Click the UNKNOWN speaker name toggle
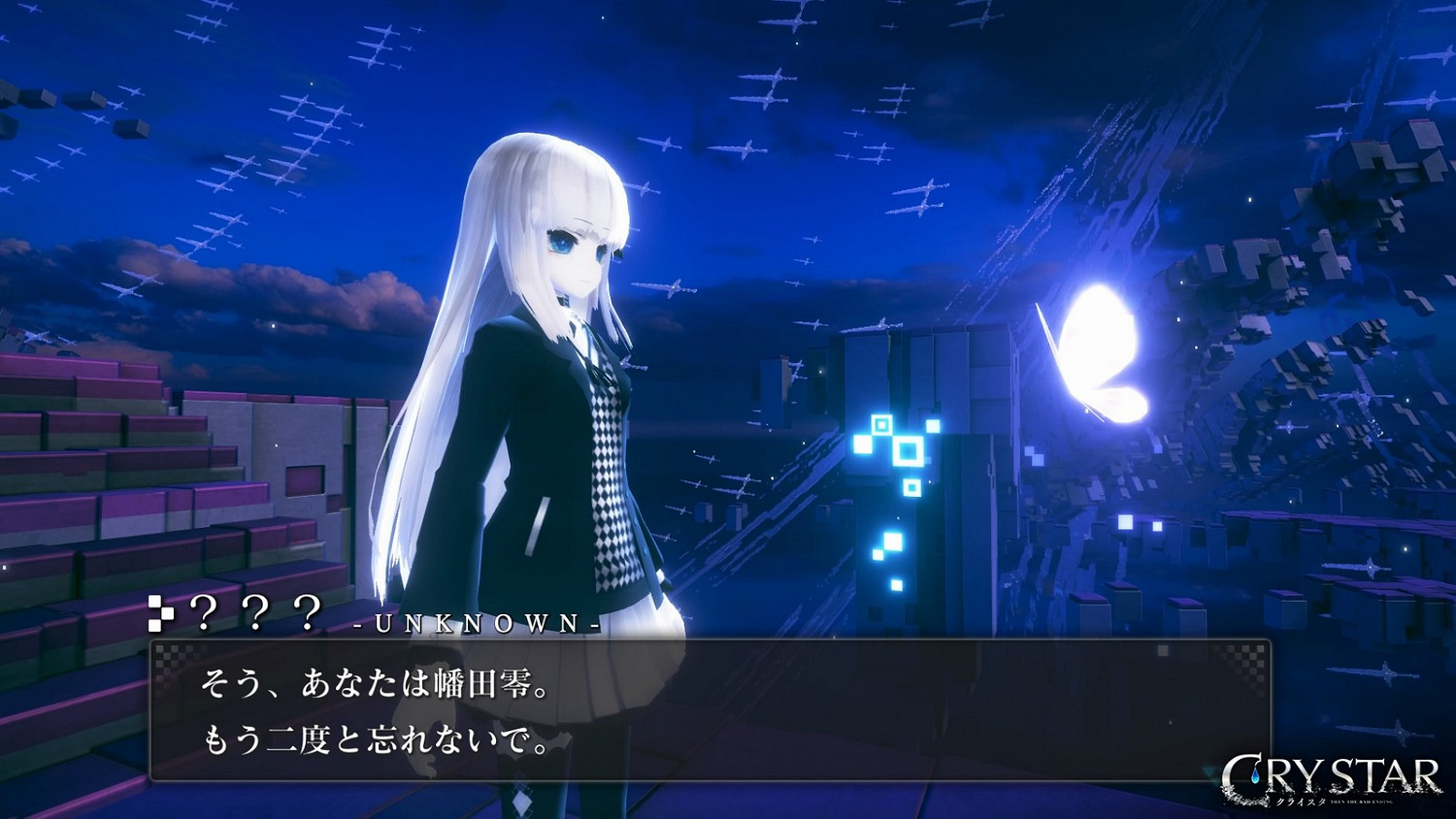Viewport: 1456px width, 819px height. coord(476,625)
